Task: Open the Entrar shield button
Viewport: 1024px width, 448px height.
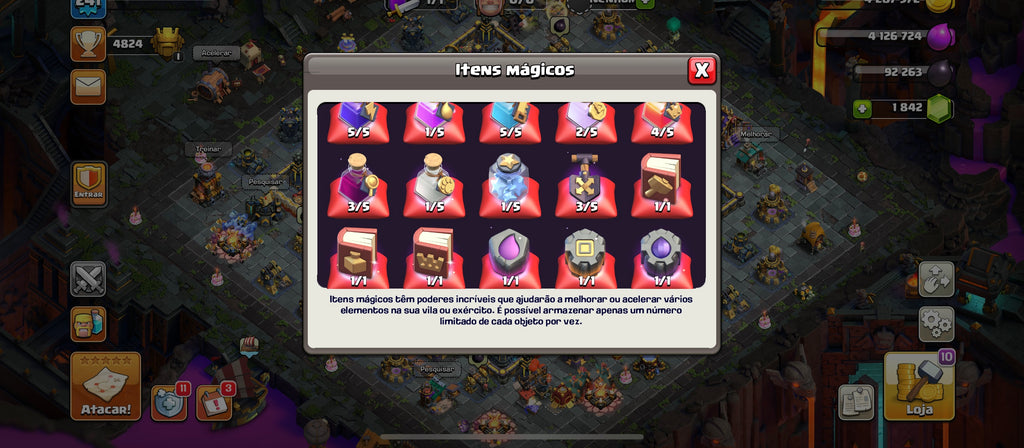Action: (88, 184)
